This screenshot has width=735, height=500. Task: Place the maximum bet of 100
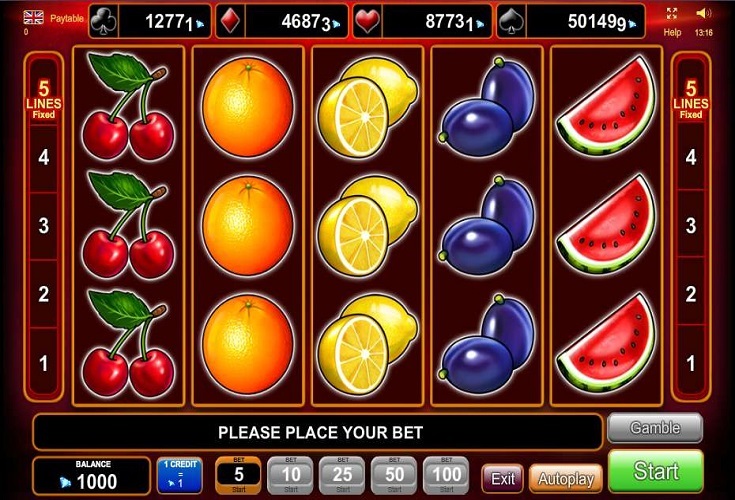pos(446,475)
